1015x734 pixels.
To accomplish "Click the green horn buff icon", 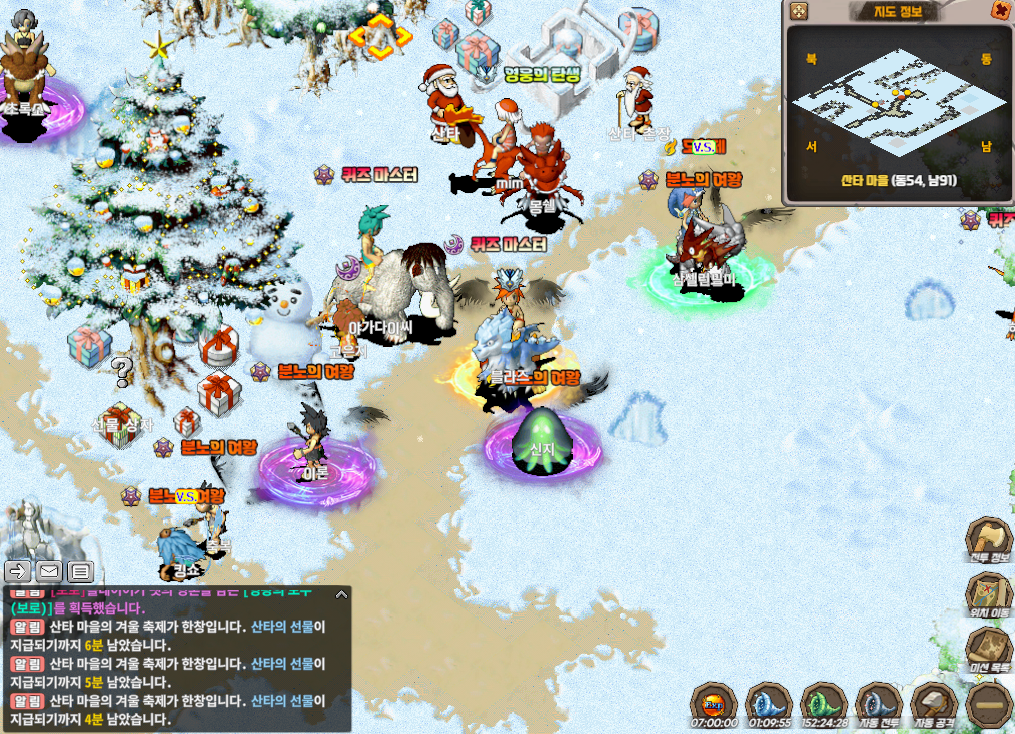I will tap(824, 704).
